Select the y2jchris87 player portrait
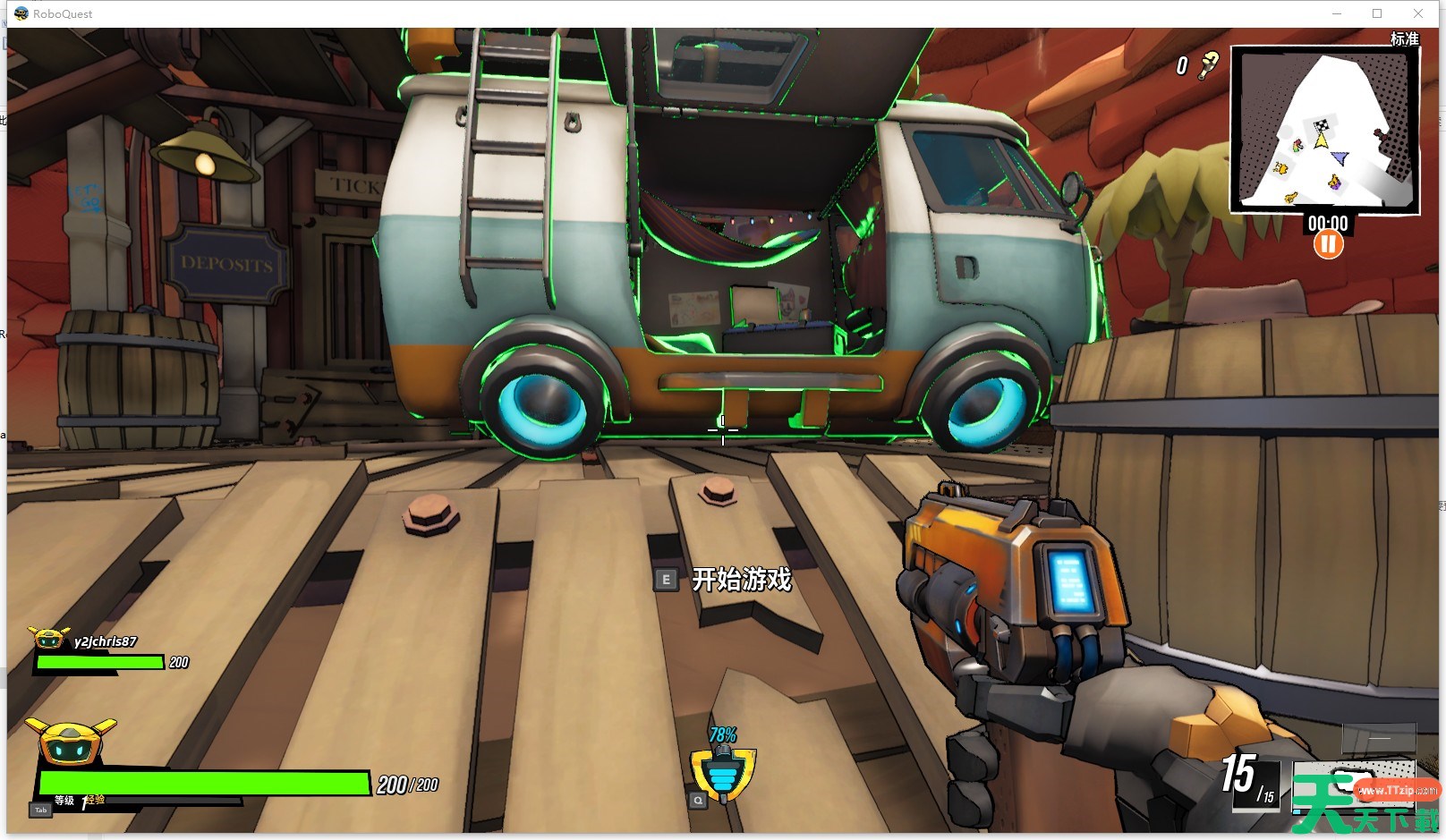The height and width of the screenshot is (840, 1446). [x=49, y=639]
